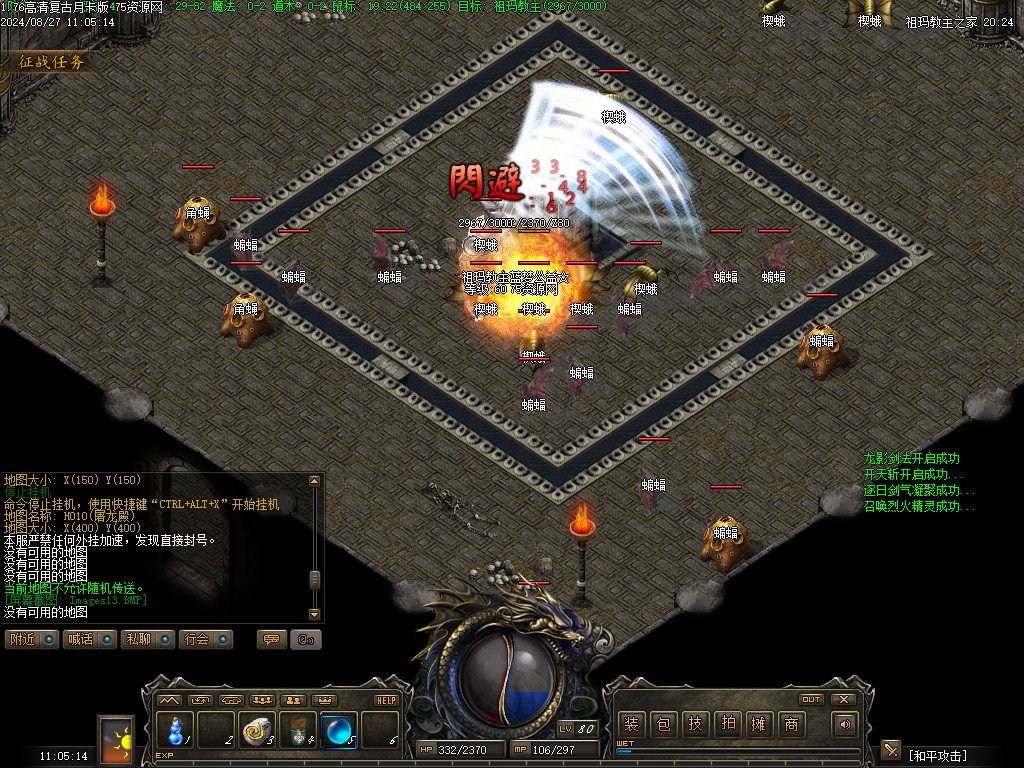Open the 包 bag inventory

(x=663, y=724)
